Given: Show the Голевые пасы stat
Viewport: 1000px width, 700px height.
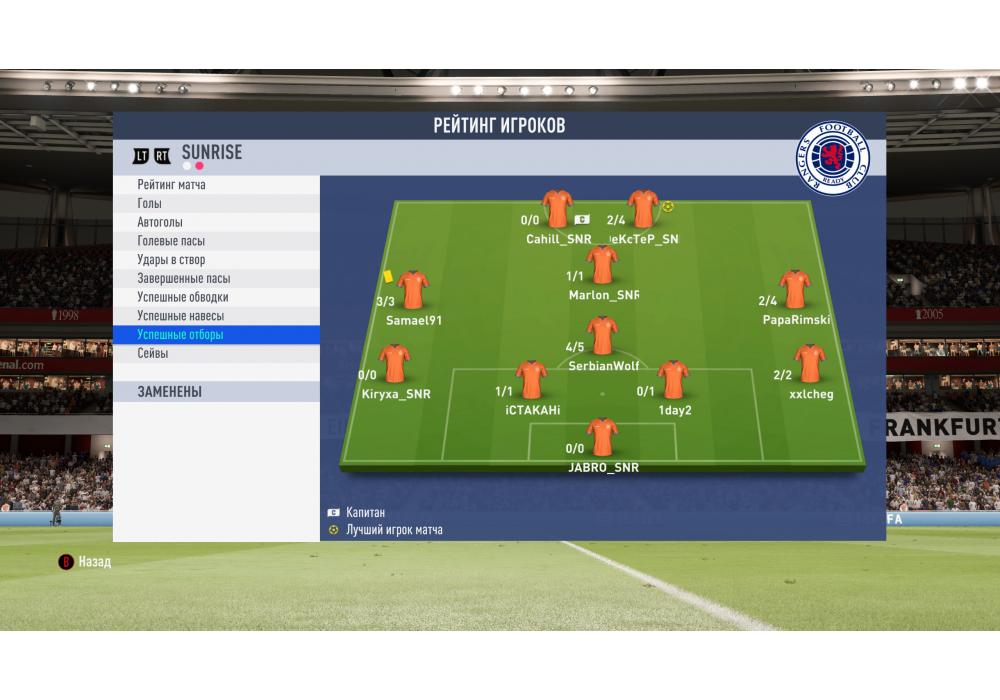Looking at the screenshot, I should [170, 241].
